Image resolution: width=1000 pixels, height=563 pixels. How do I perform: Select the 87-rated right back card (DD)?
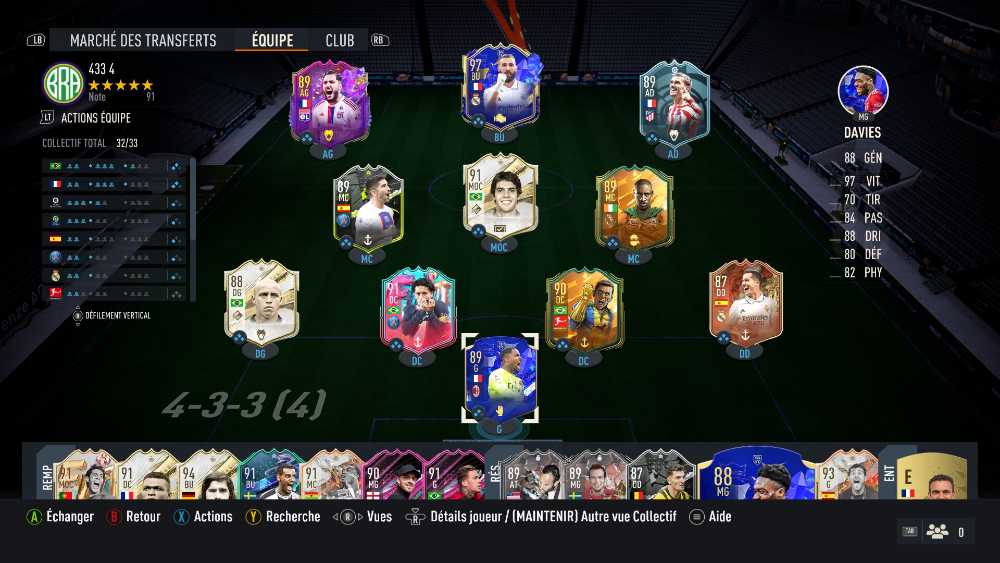click(745, 303)
